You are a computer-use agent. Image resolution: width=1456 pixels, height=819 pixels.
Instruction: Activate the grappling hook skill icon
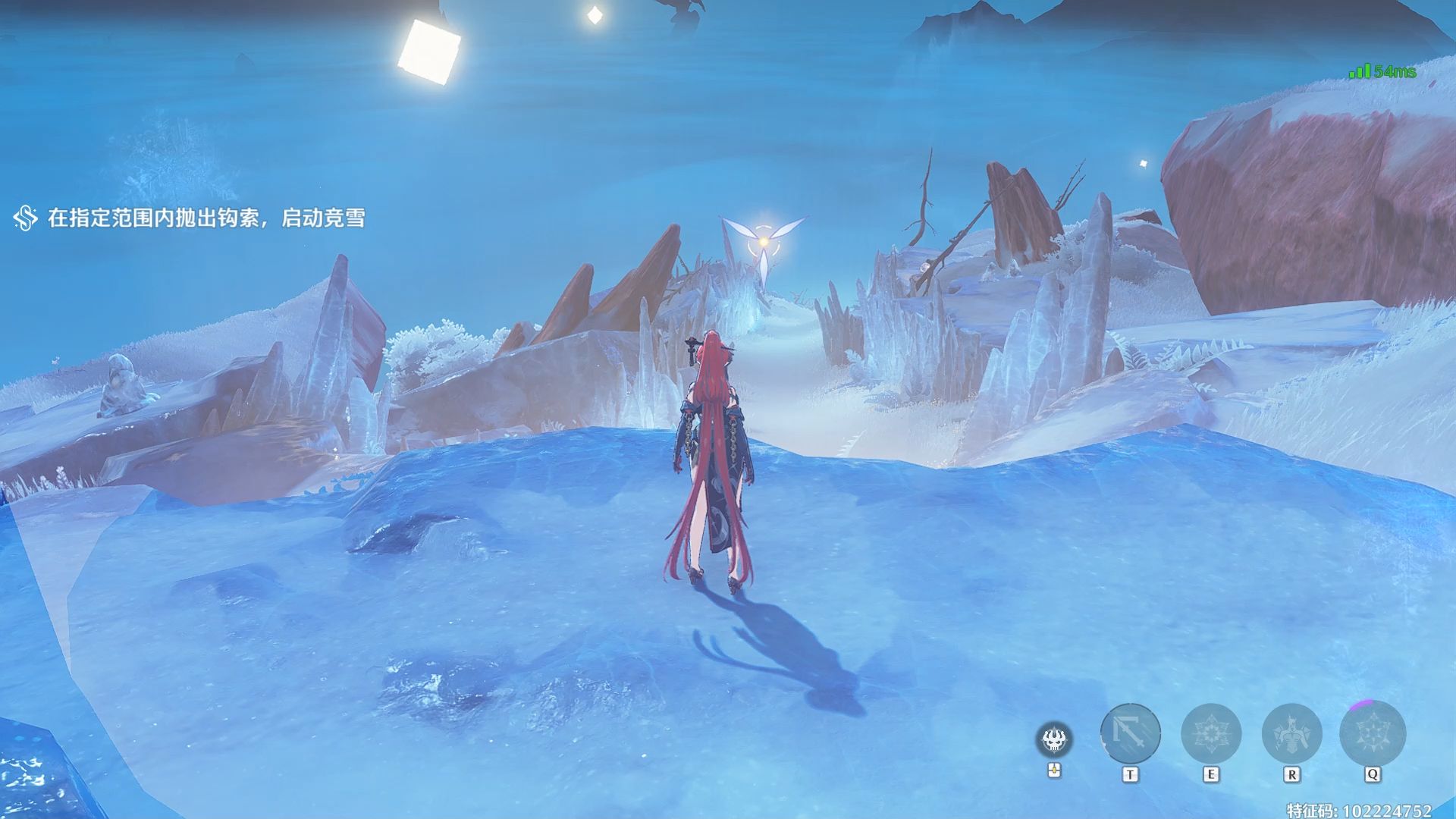pyautogui.click(x=1130, y=733)
